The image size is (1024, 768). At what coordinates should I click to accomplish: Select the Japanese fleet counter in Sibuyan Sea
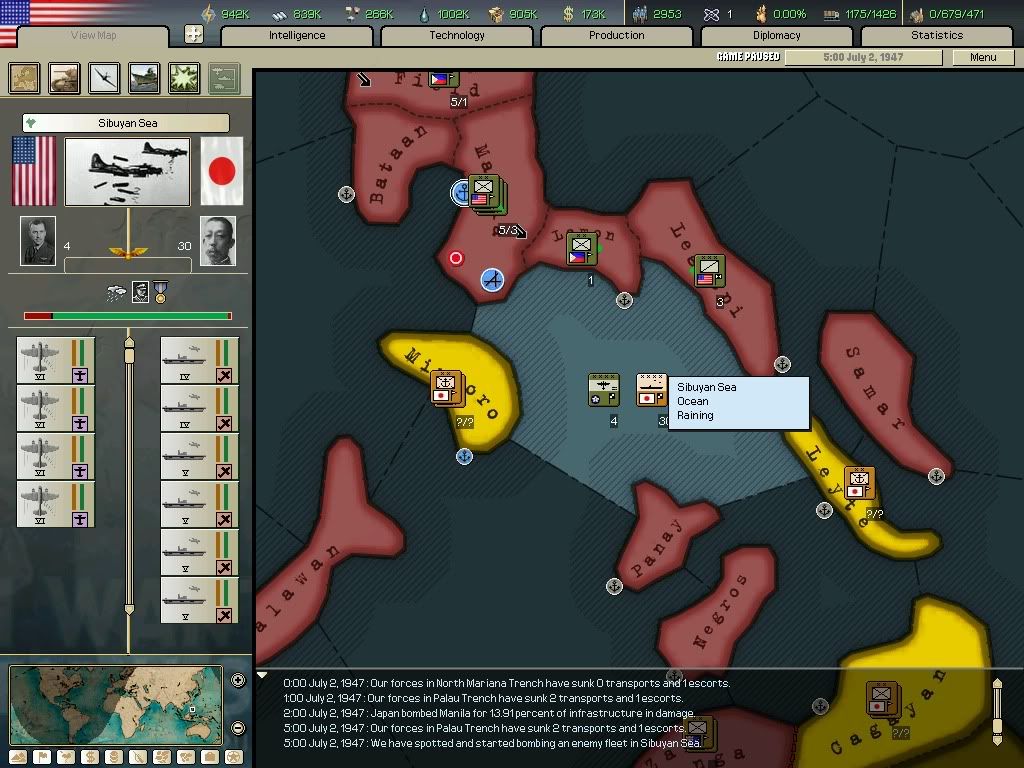pos(652,390)
